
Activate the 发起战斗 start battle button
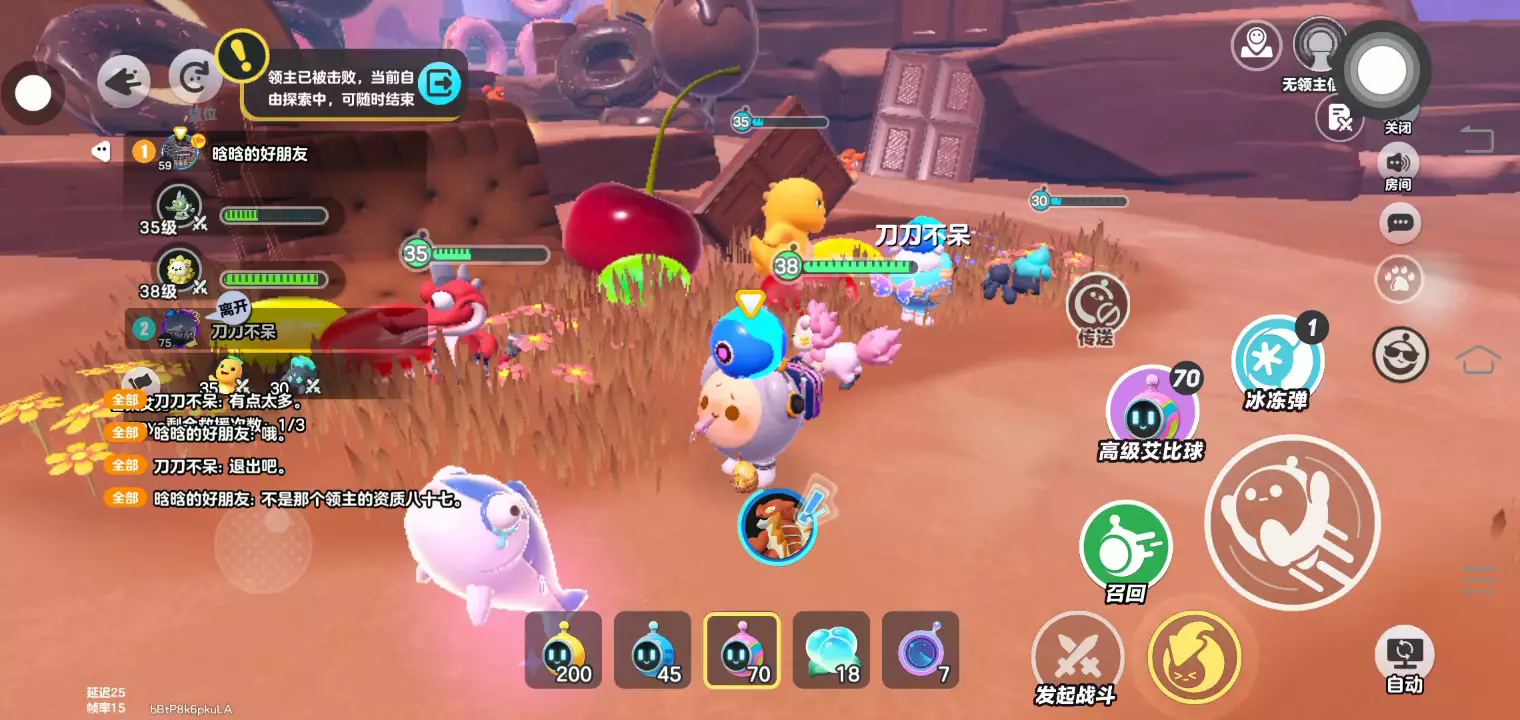1077,657
